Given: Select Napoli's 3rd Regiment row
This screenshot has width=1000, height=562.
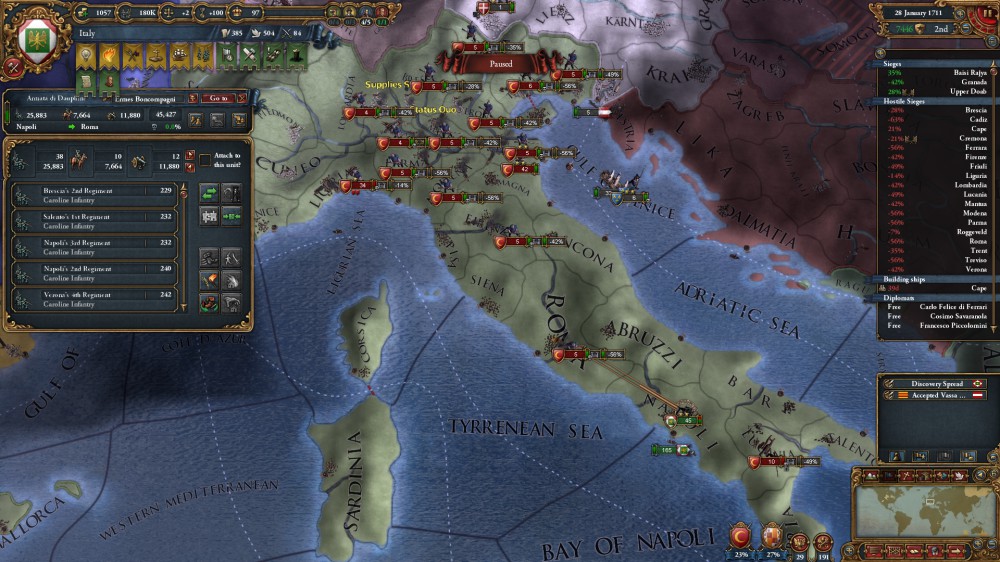Looking at the screenshot, I should coord(94,247).
